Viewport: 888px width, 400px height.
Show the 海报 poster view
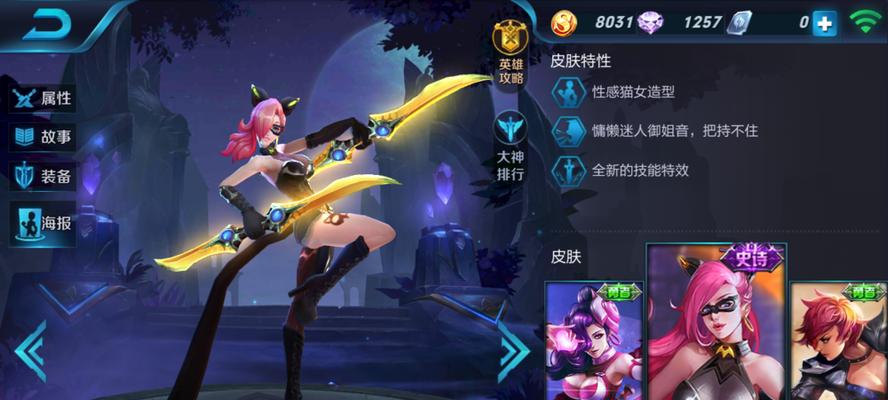[43, 224]
